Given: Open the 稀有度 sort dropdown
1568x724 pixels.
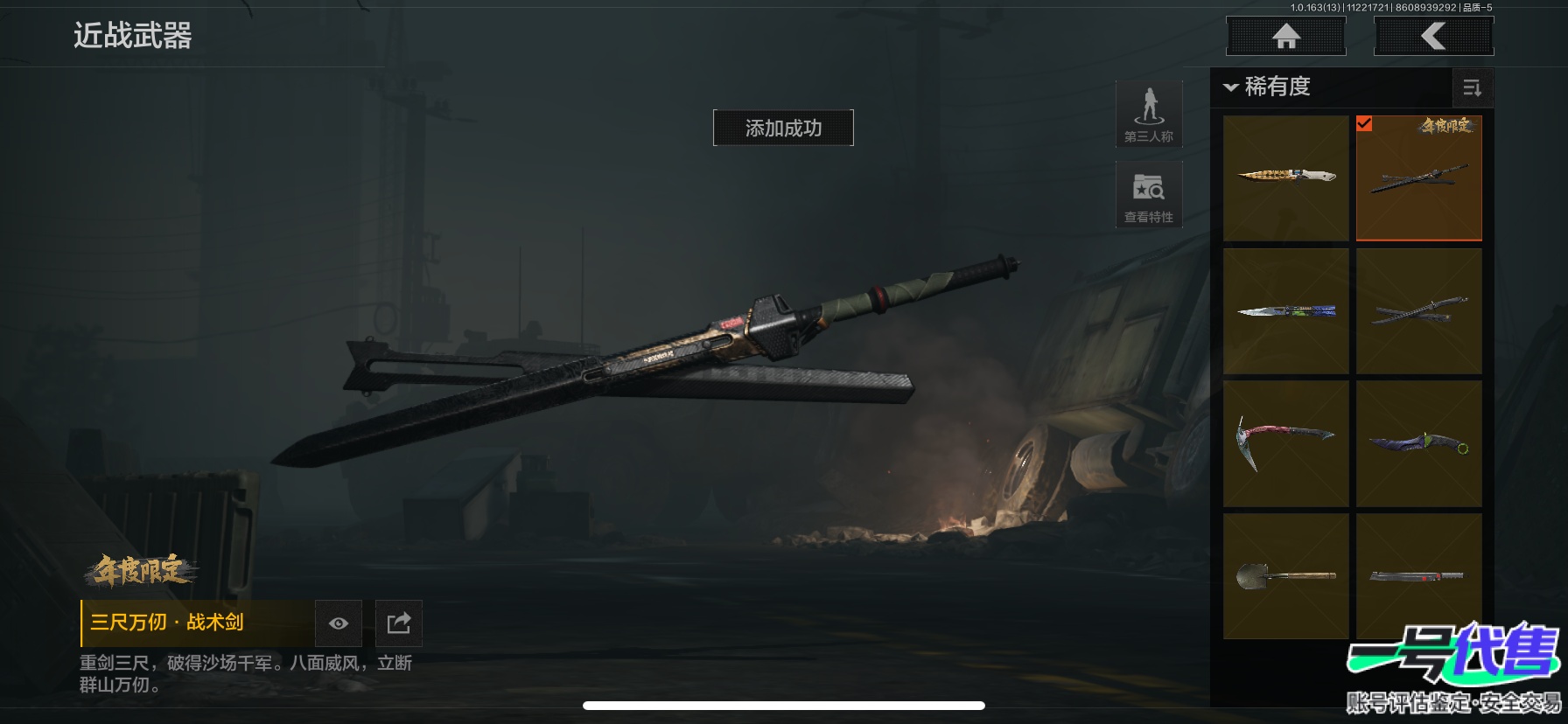Looking at the screenshot, I should 1267,87.
